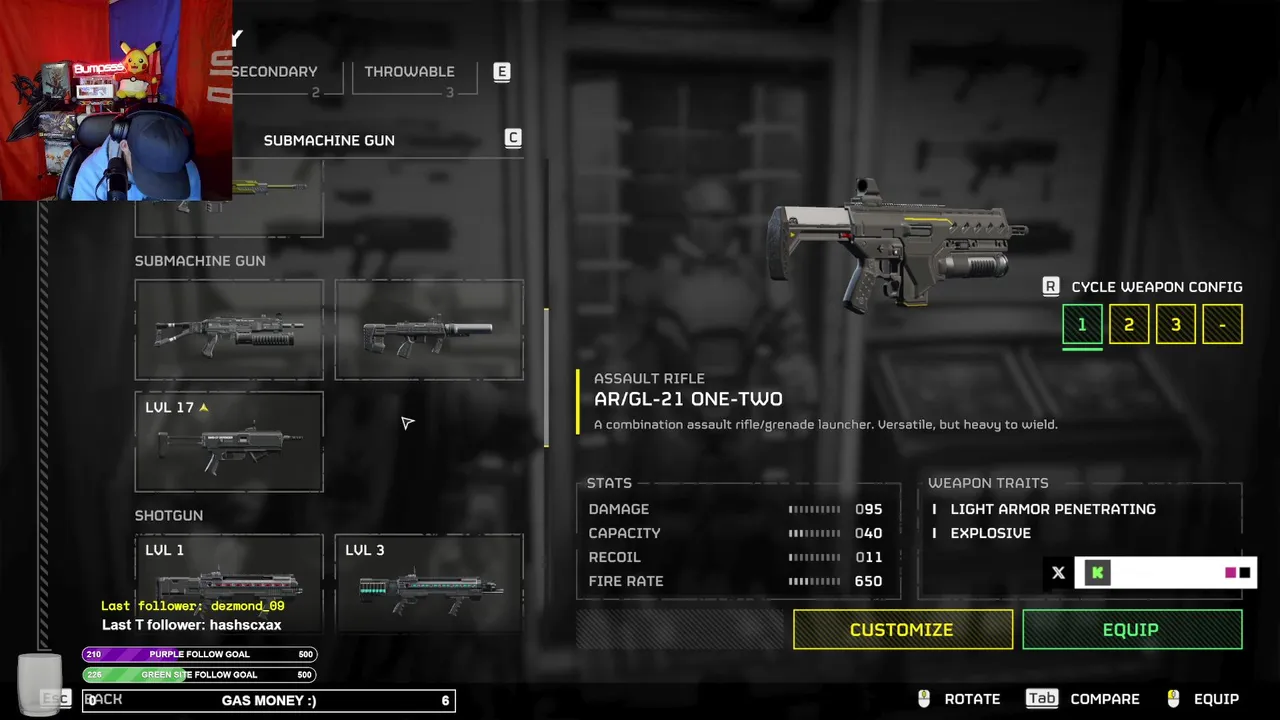Select the LVL 17 submachine gun
Viewport: 1280px width, 720px height.
tap(229, 442)
